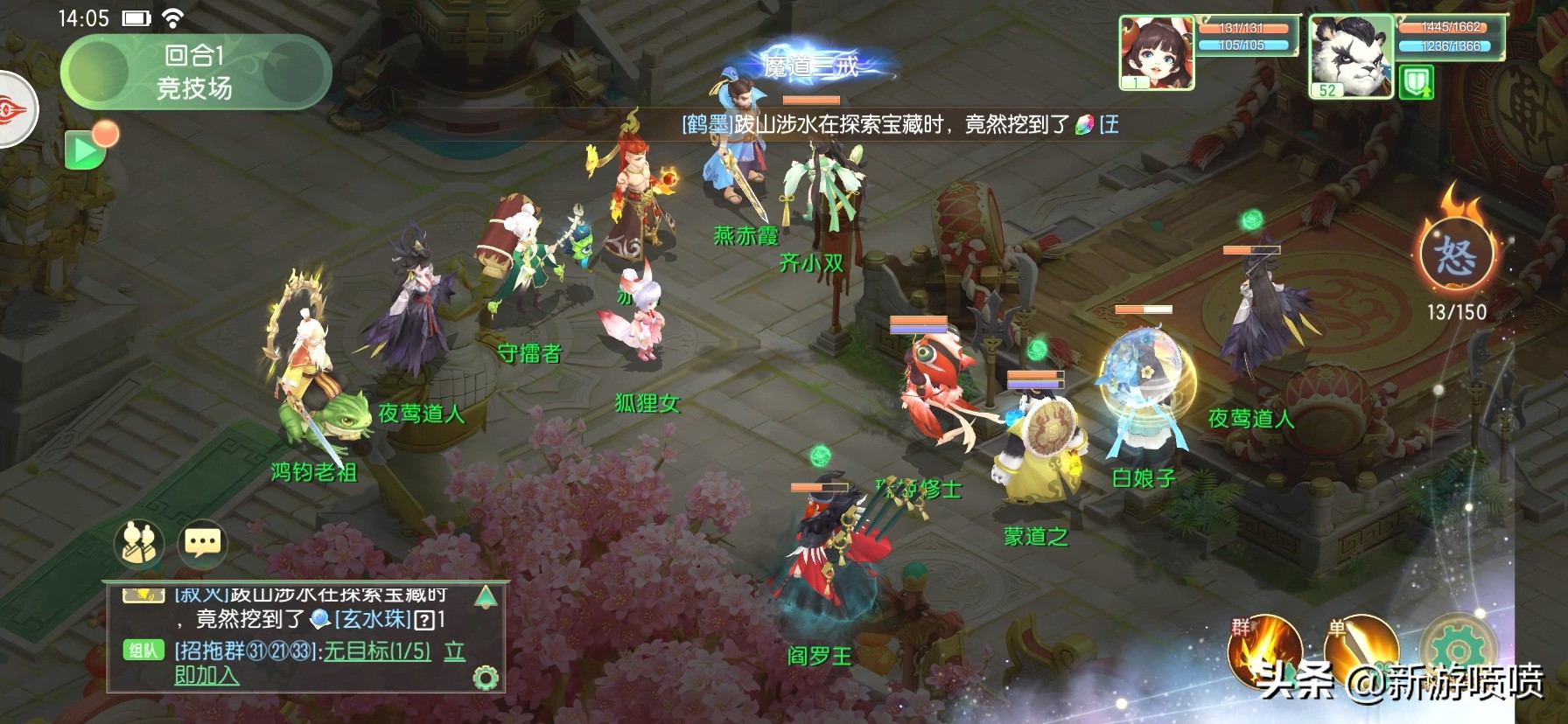Join the team via 立即加入 link

206,675
